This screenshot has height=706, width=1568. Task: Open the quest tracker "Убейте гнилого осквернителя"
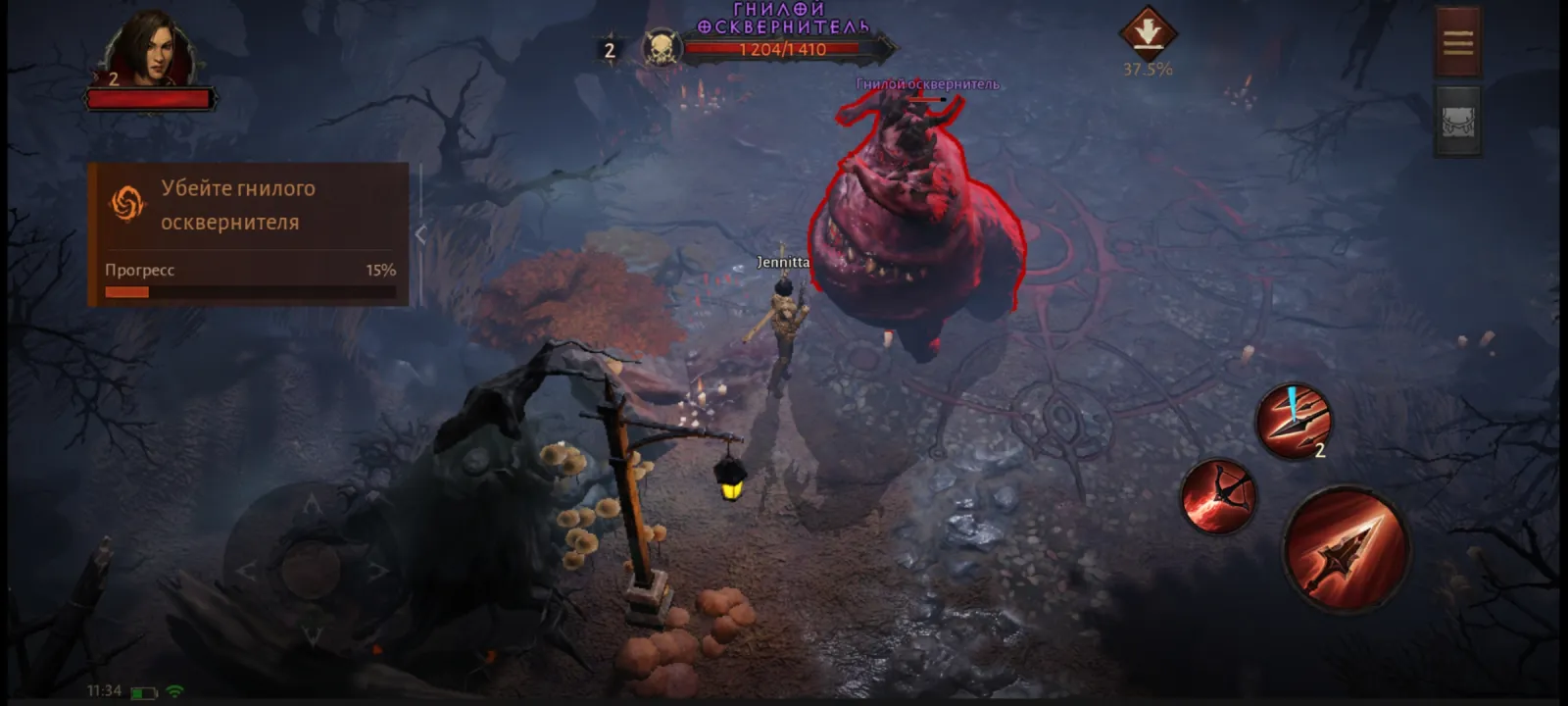pyautogui.click(x=247, y=206)
